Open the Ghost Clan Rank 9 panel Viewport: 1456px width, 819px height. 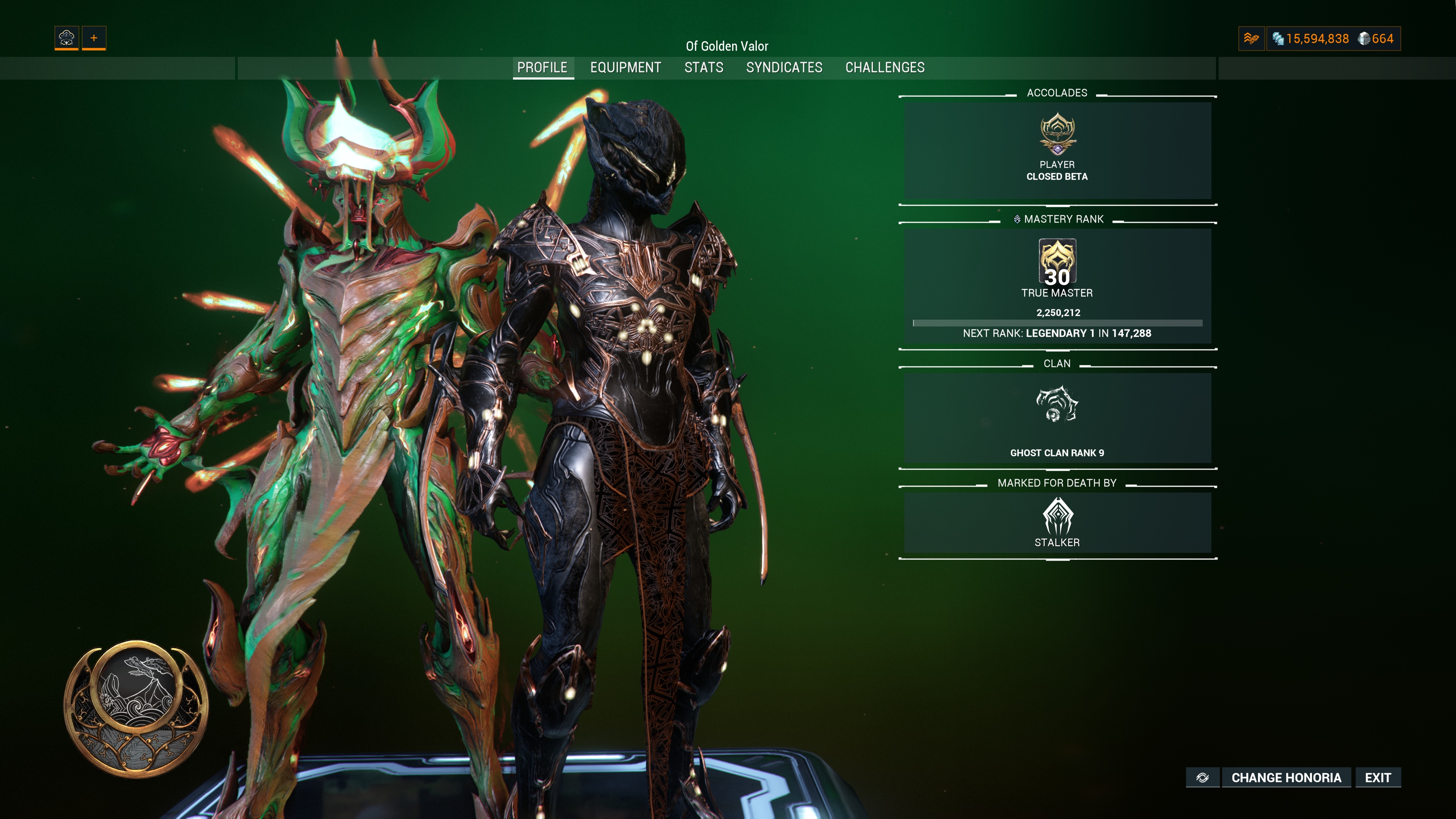tap(1057, 418)
